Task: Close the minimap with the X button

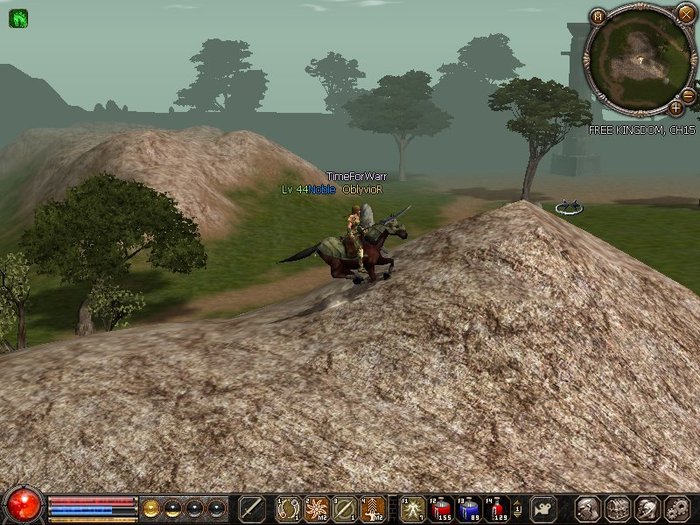Action: click(685, 14)
